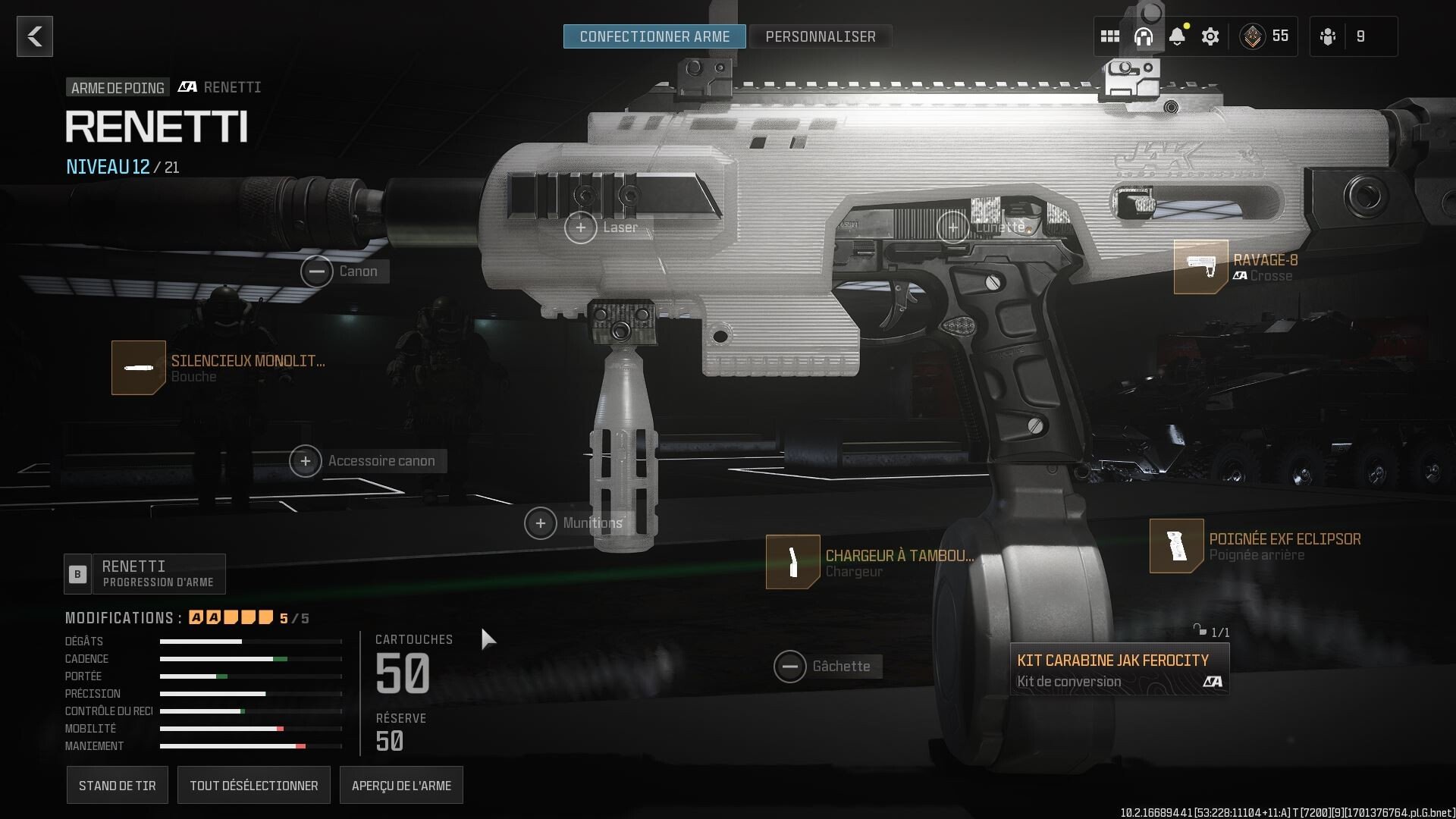Open the audio headset menu
This screenshot has height=819, width=1456.
1144,36
